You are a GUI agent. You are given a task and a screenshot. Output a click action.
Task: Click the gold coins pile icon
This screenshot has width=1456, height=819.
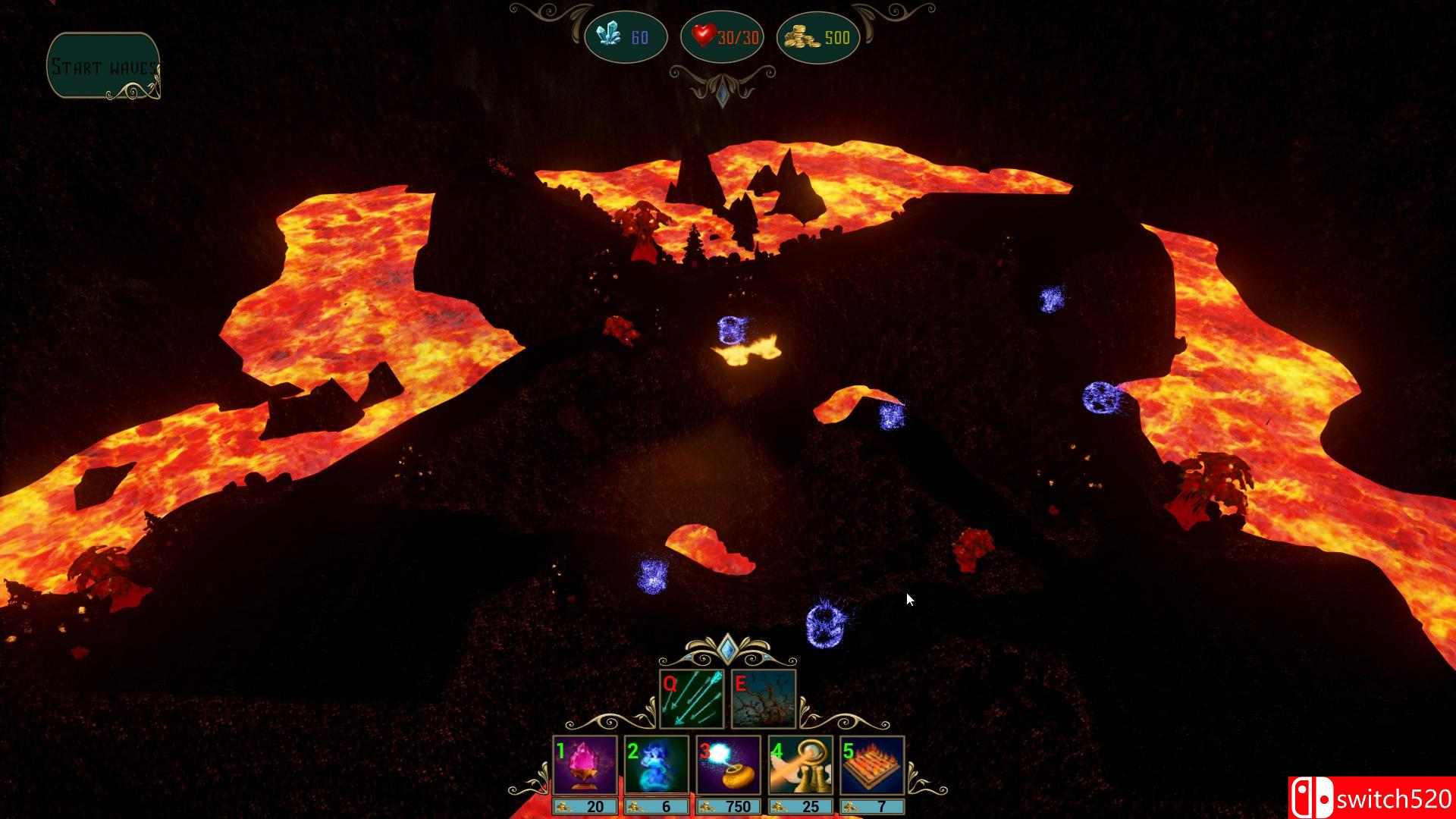(x=802, y=36)
